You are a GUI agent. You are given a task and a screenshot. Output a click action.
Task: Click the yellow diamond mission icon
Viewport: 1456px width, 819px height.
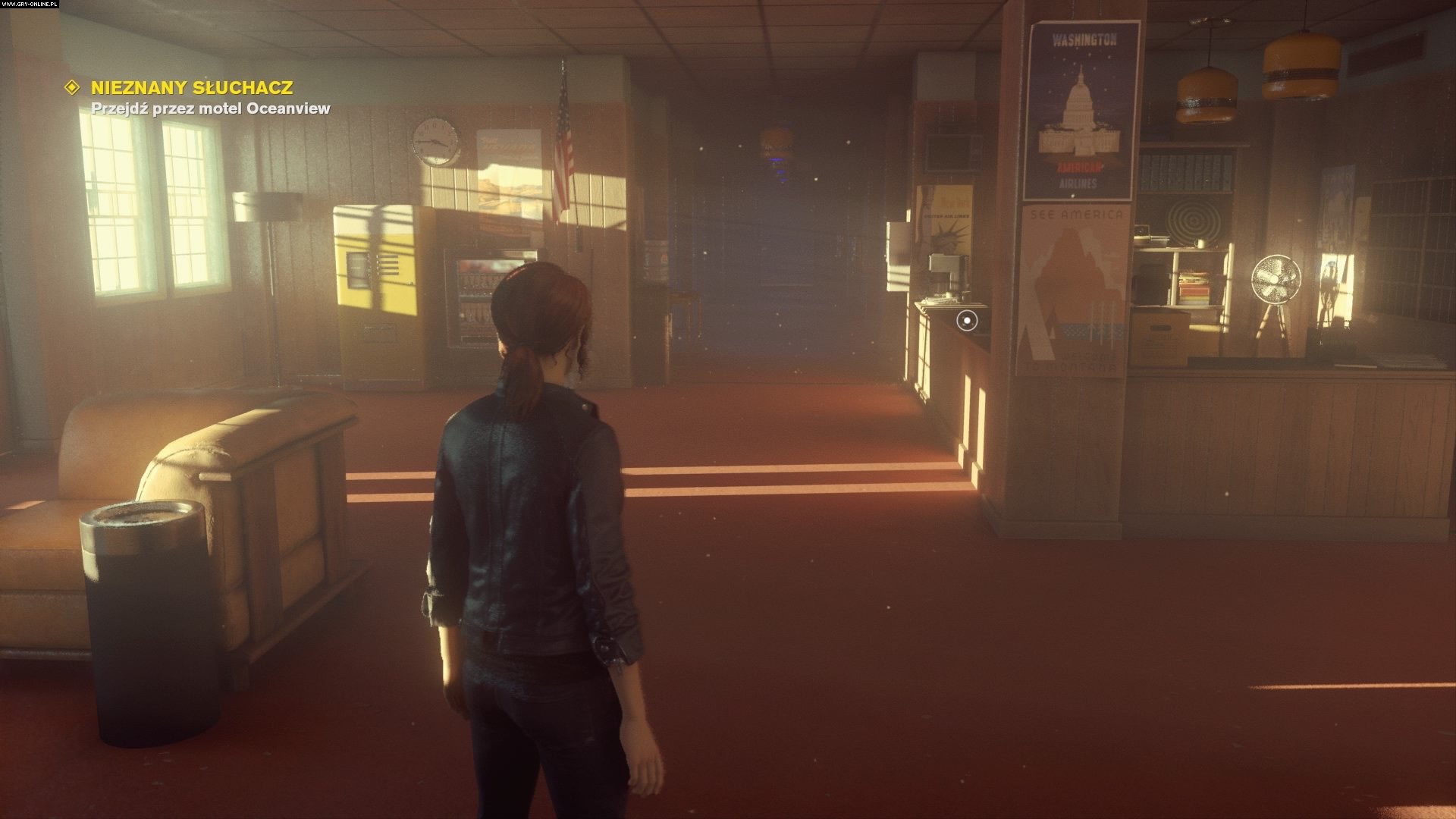(73, 87)
